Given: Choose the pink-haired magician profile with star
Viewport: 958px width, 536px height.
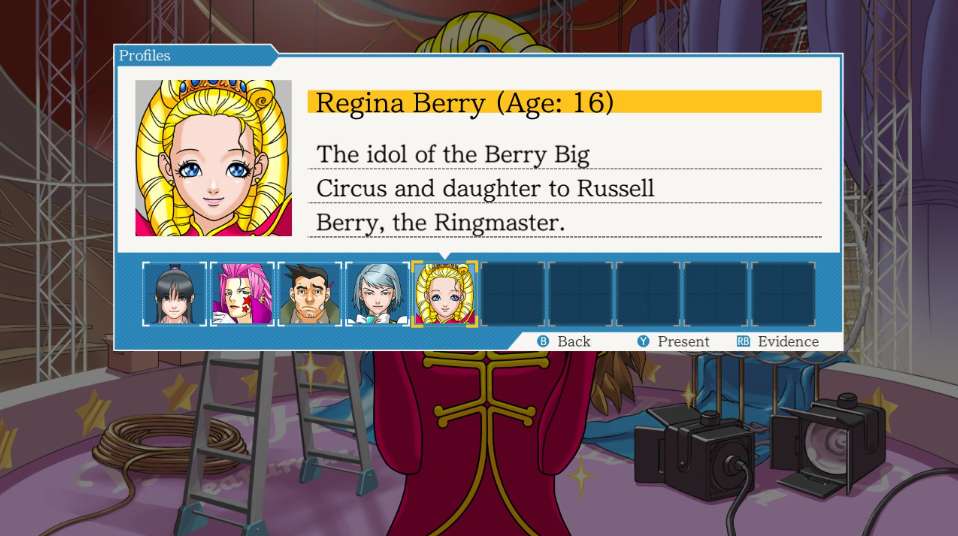Looking at the screenshot, I should pos(242,294).
